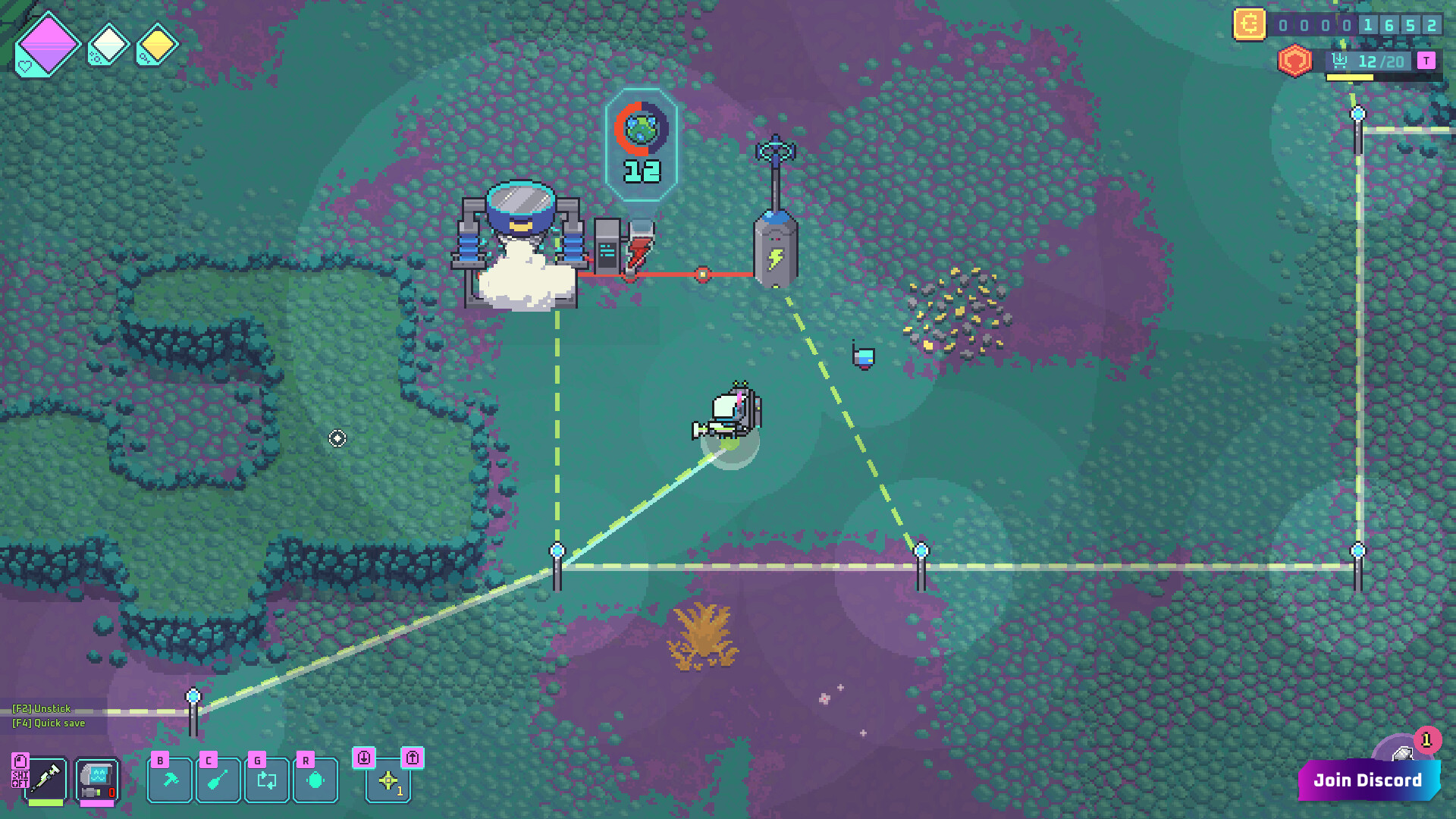
Task: Click the [F4] Quick save label
Action: (x=48, y=723)
